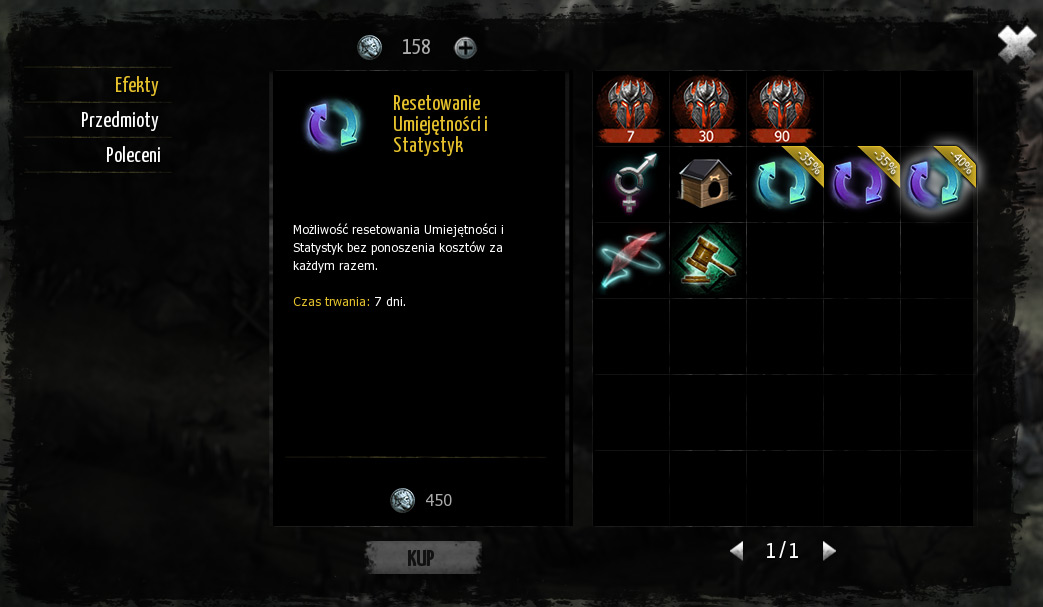The height and width of the screenshot is (607, 1043).
Task: Select the purple reset arrows at -35%
Action: tap(860, 184)
